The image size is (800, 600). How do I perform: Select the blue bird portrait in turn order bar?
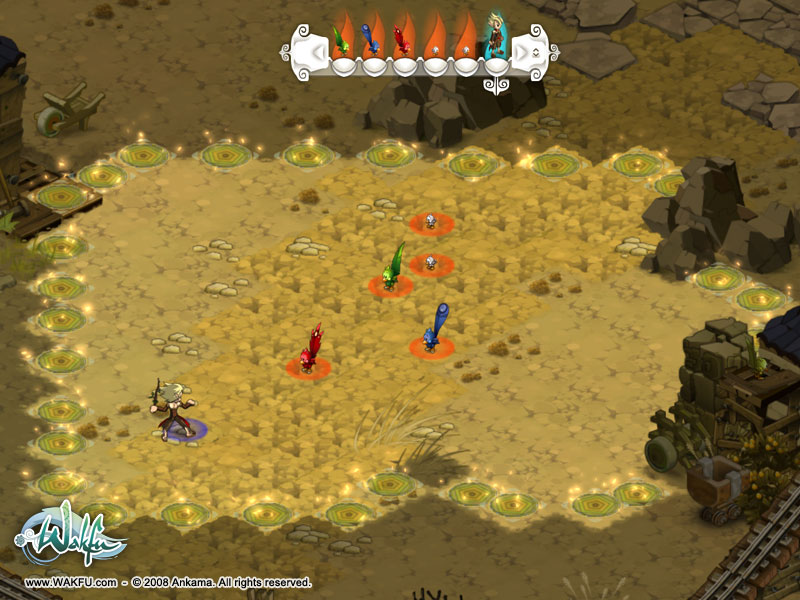373,39
